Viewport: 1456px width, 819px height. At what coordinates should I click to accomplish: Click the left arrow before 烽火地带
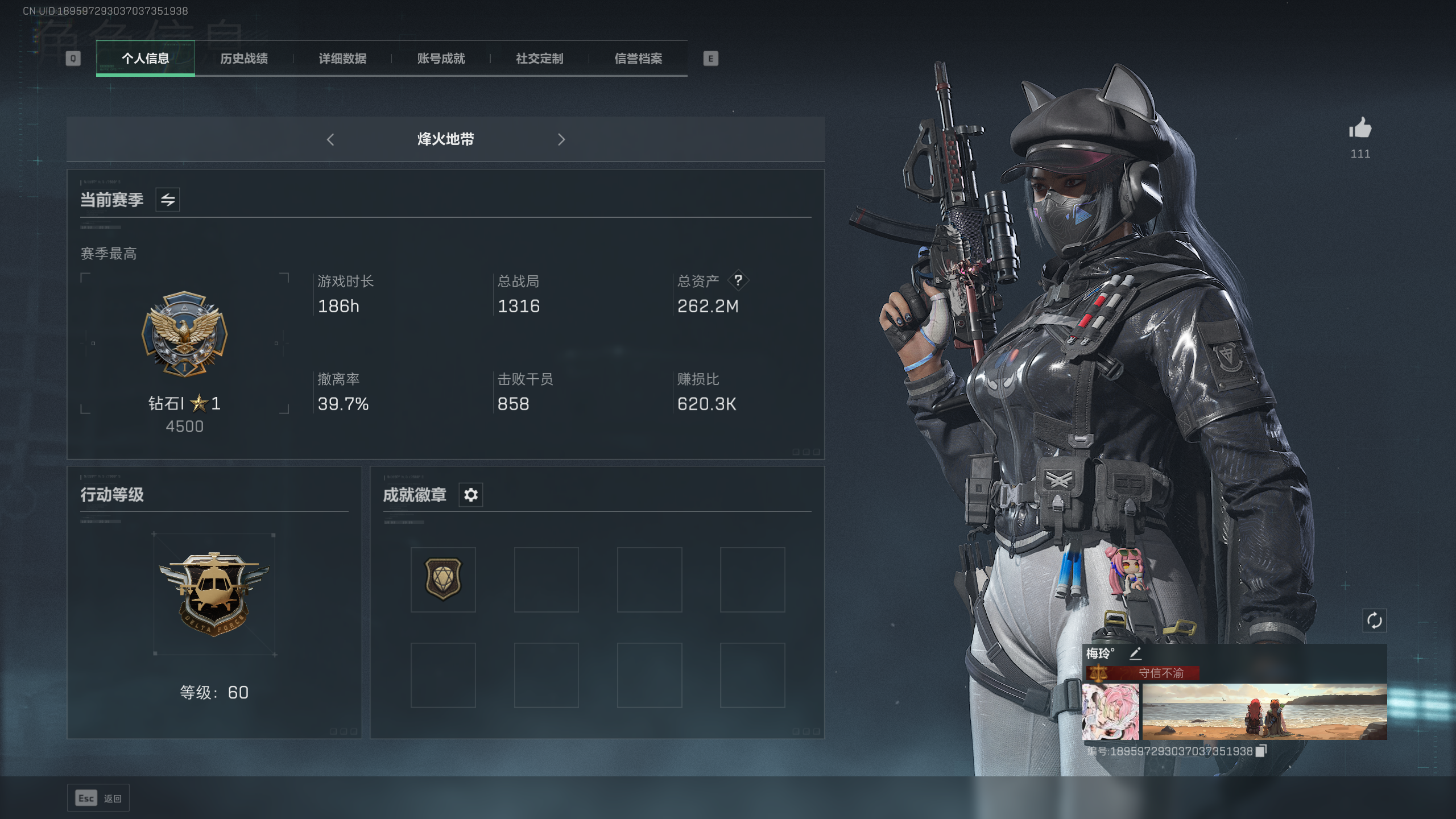pyautogui.click(x=331, y=139)
